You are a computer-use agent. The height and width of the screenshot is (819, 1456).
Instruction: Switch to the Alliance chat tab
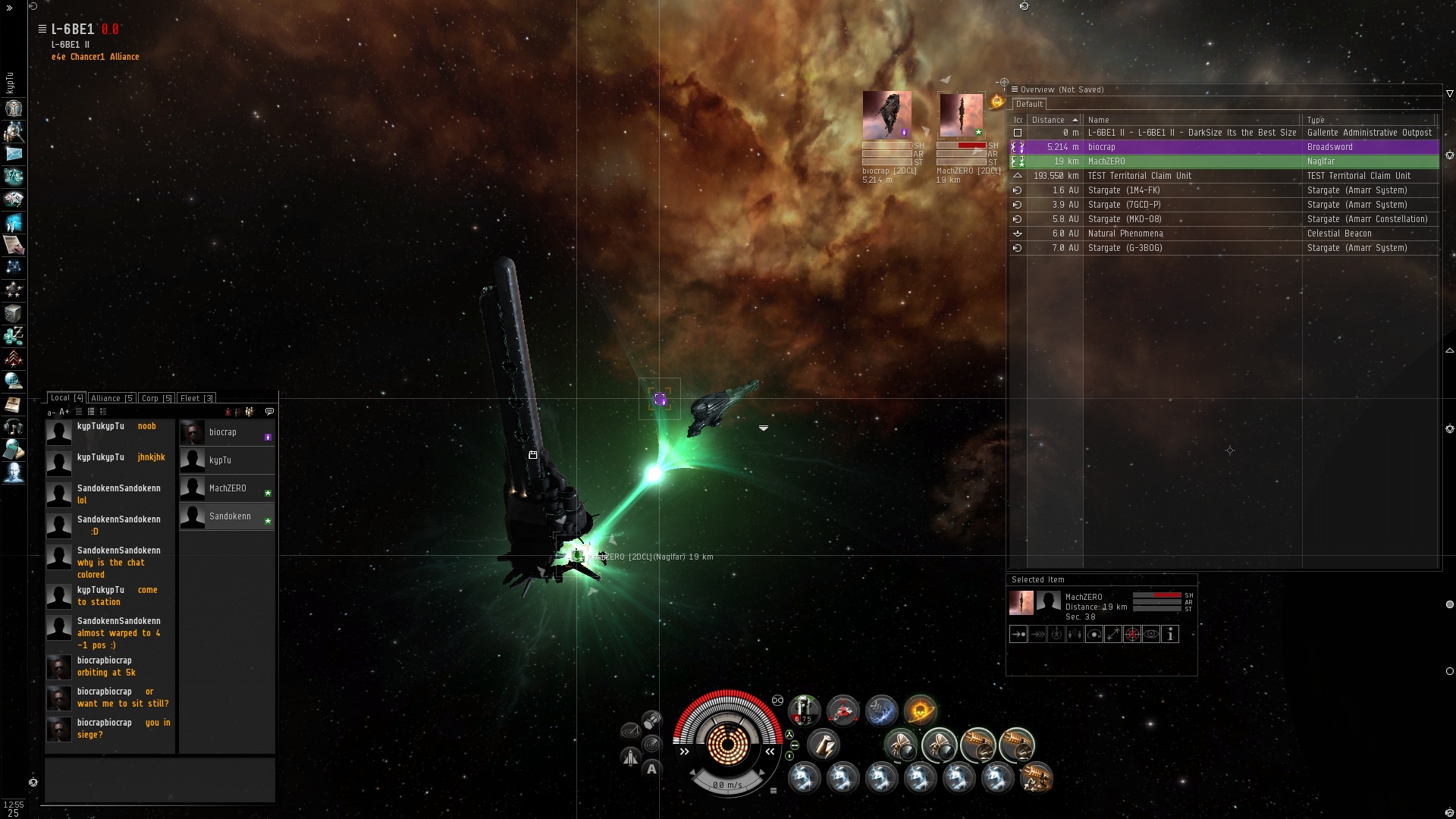pos(111,398)
